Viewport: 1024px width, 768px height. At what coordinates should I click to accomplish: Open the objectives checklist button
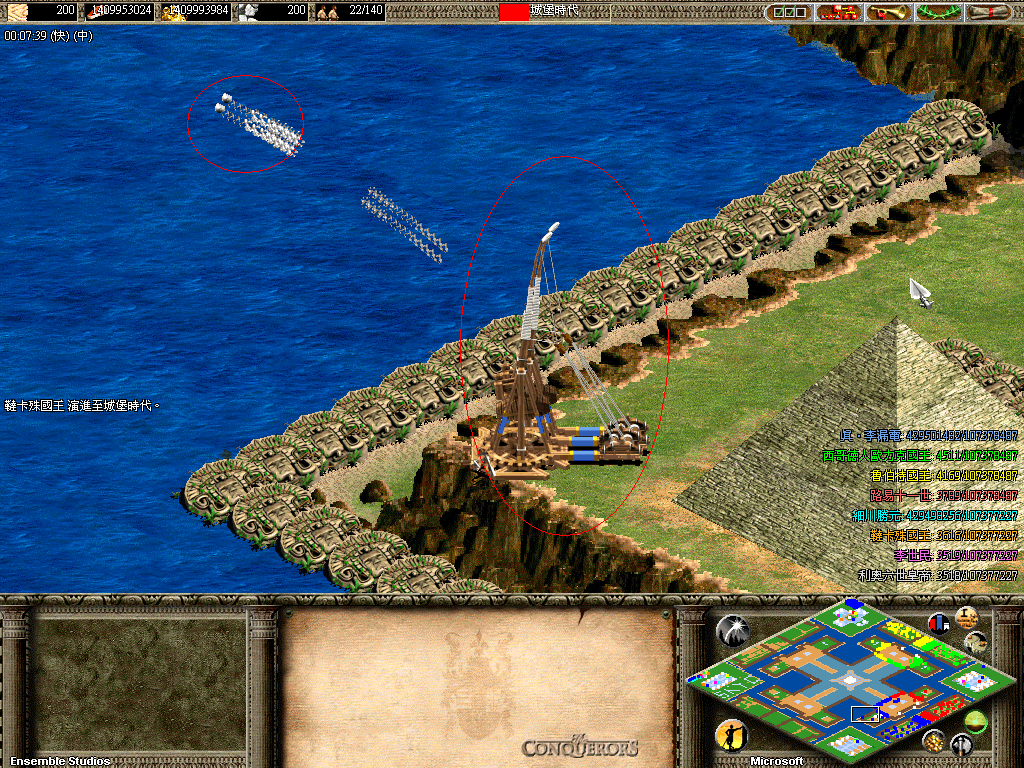coord(790,12)
